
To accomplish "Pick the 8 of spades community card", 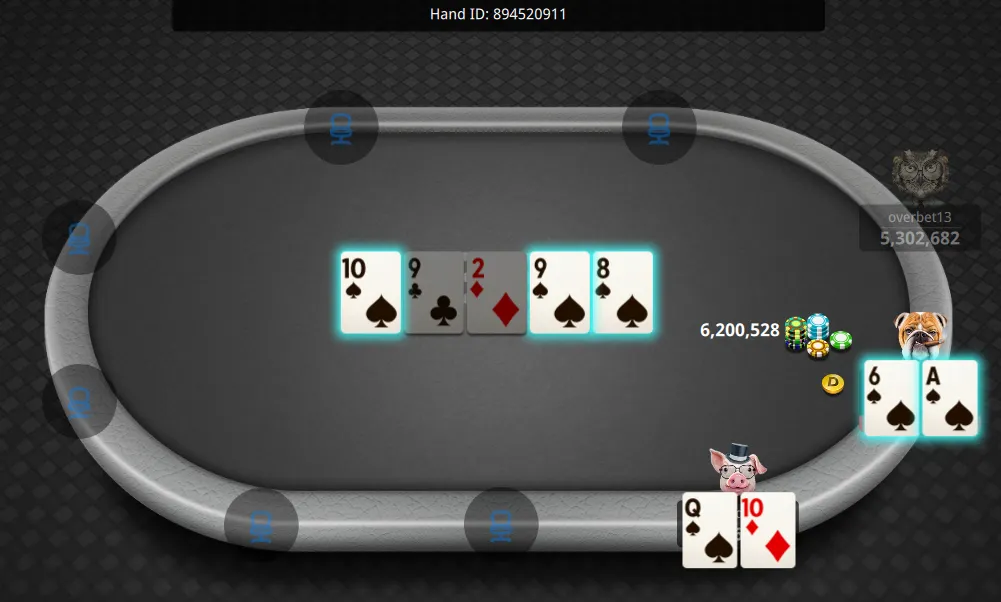I will click(622, 292).
